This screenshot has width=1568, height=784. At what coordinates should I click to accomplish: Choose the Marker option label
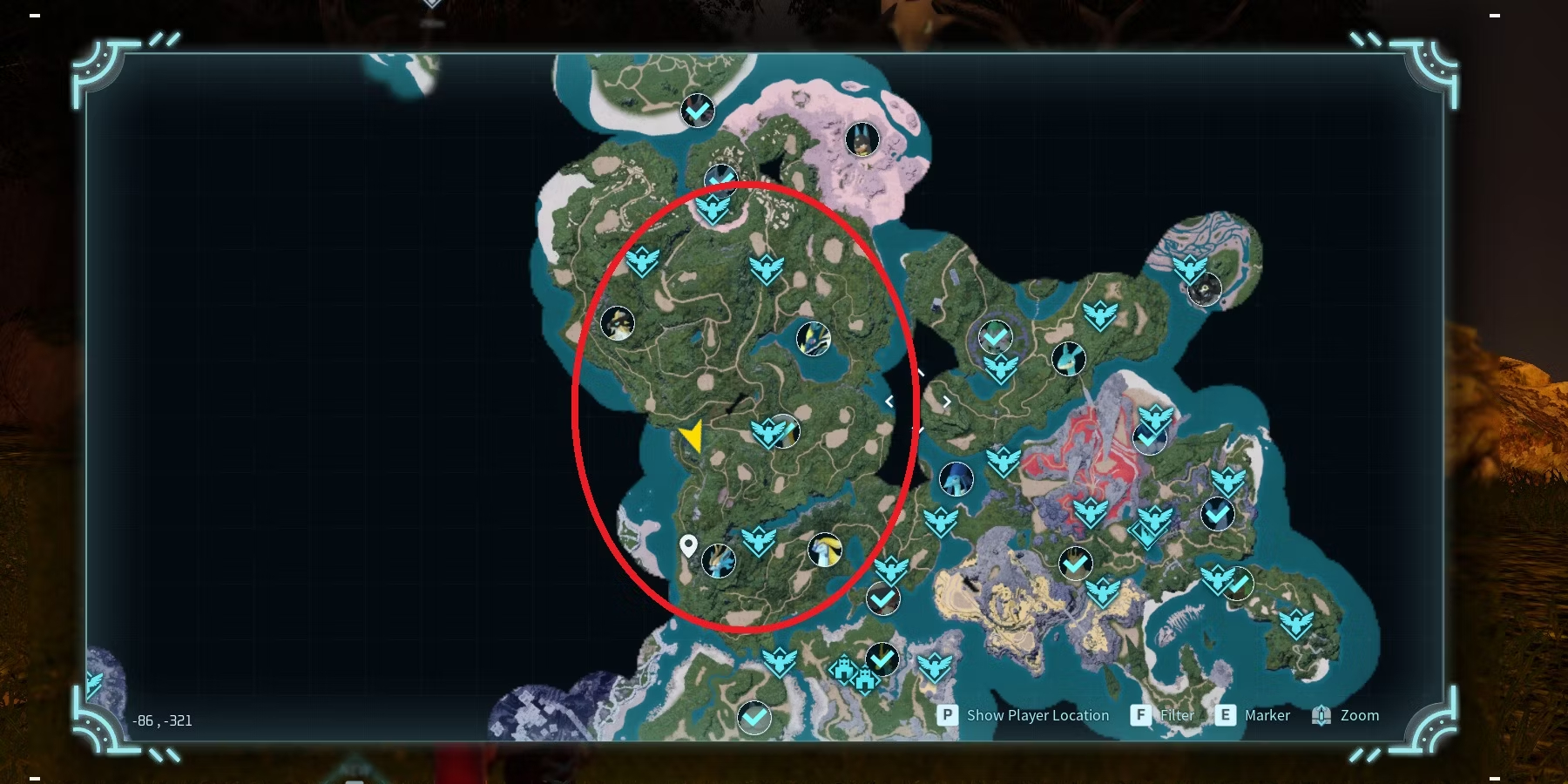pos(1267,715)
